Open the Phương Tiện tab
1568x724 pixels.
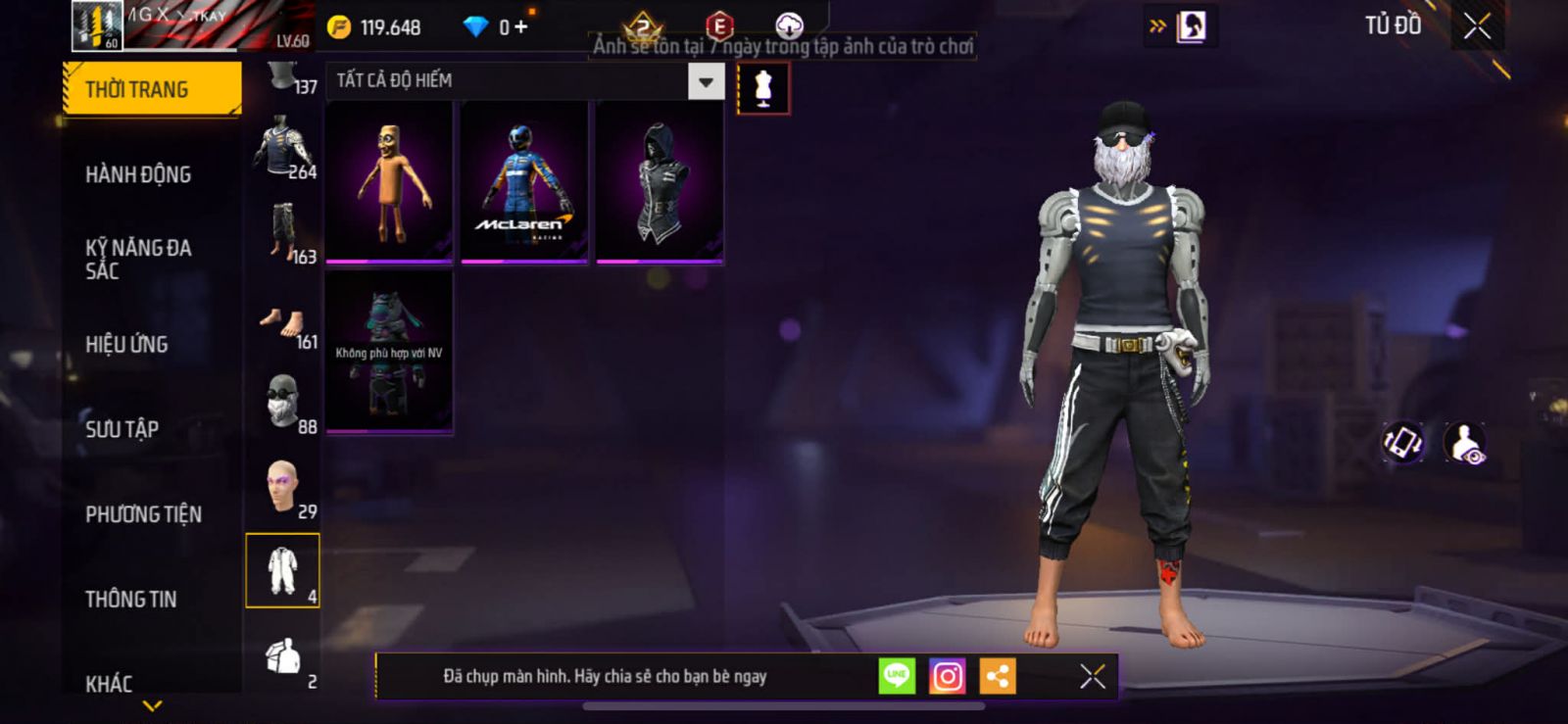[x=143, y=514]
